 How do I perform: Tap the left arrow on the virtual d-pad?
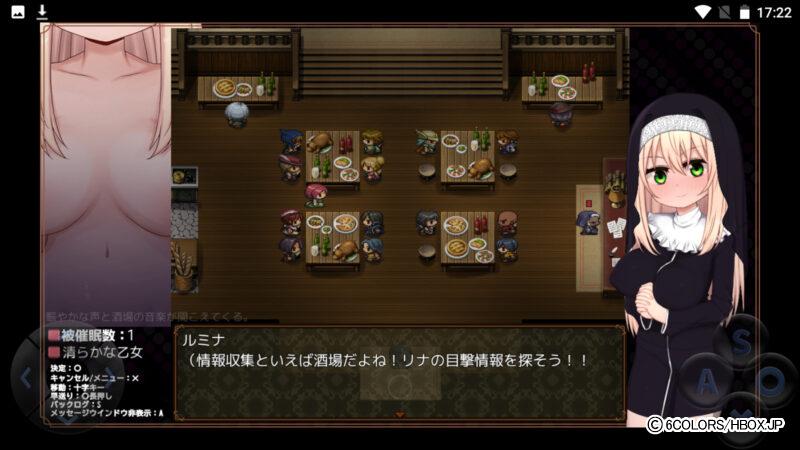click(x=24, y=378)
